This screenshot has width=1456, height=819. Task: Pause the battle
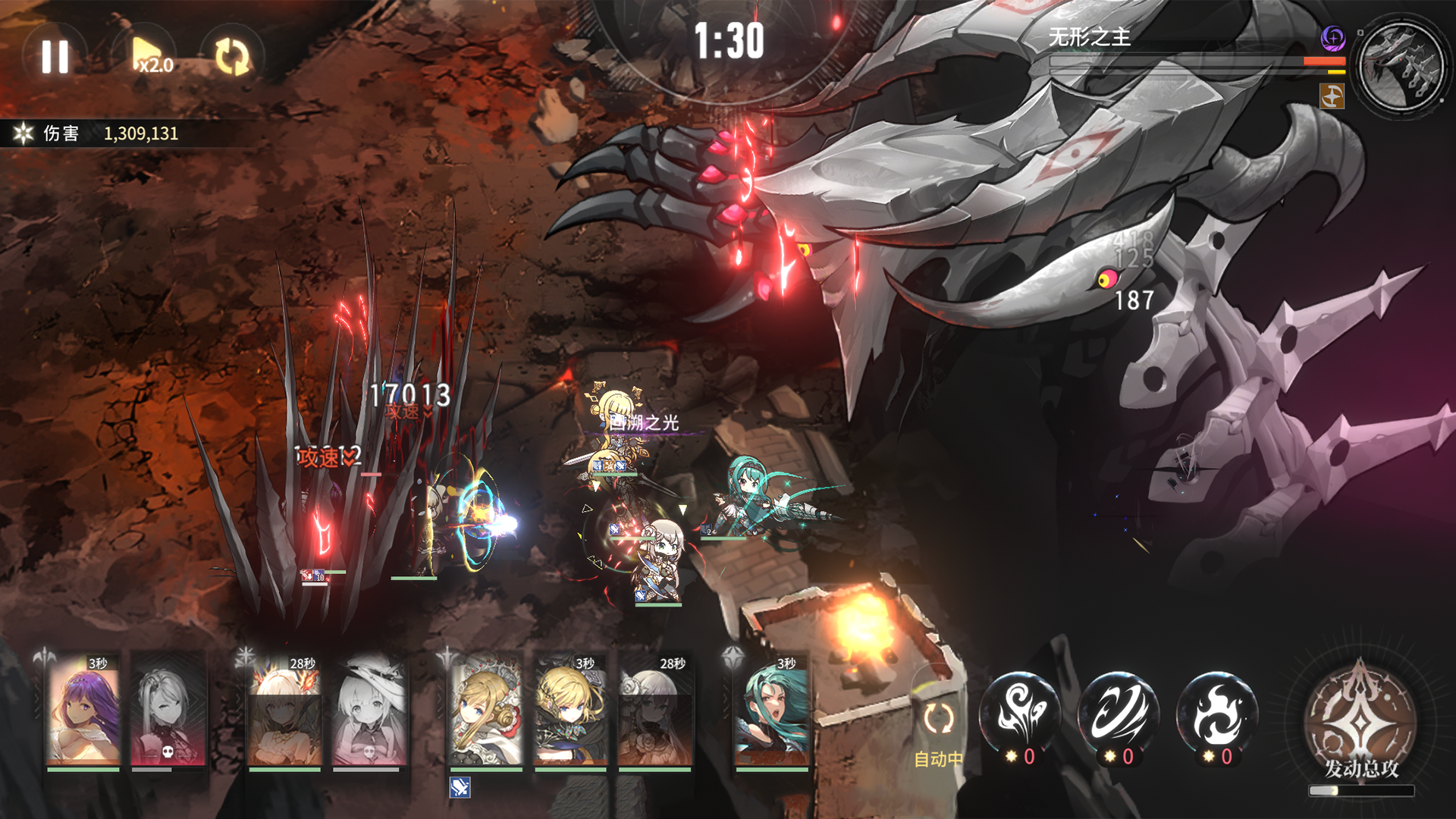click(x=55, y=56)
